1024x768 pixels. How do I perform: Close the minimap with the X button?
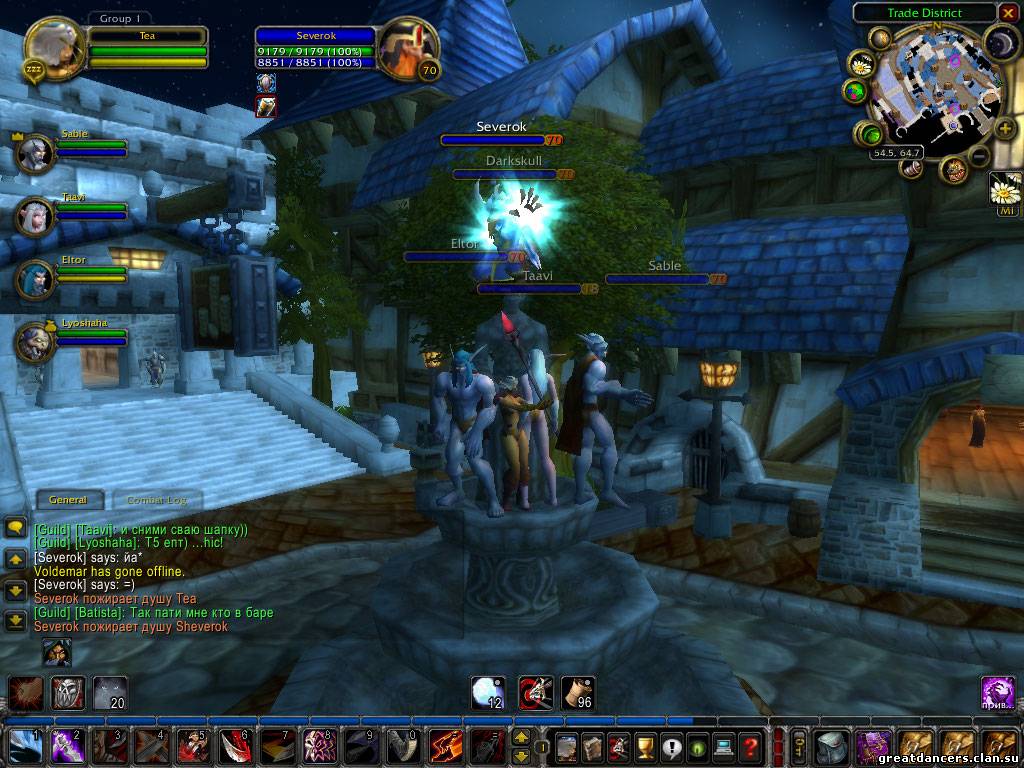(1007, 14)
